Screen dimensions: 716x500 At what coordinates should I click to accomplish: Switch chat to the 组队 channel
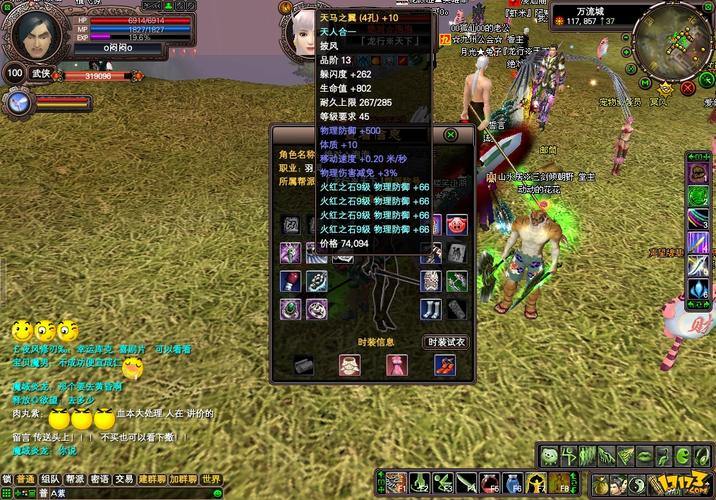click(x=50, y=479)
